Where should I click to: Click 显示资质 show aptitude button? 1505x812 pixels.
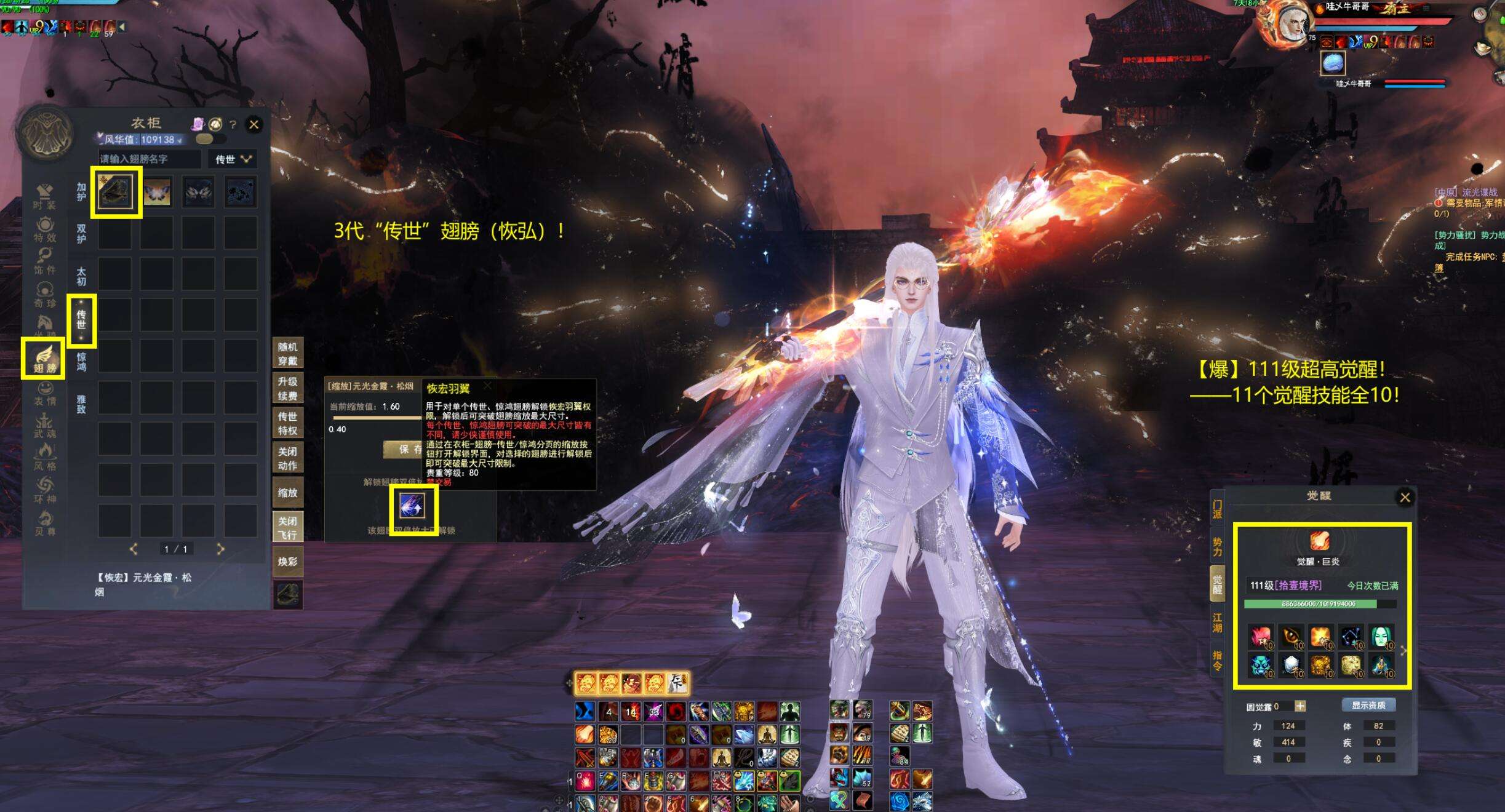(1368, 705)
